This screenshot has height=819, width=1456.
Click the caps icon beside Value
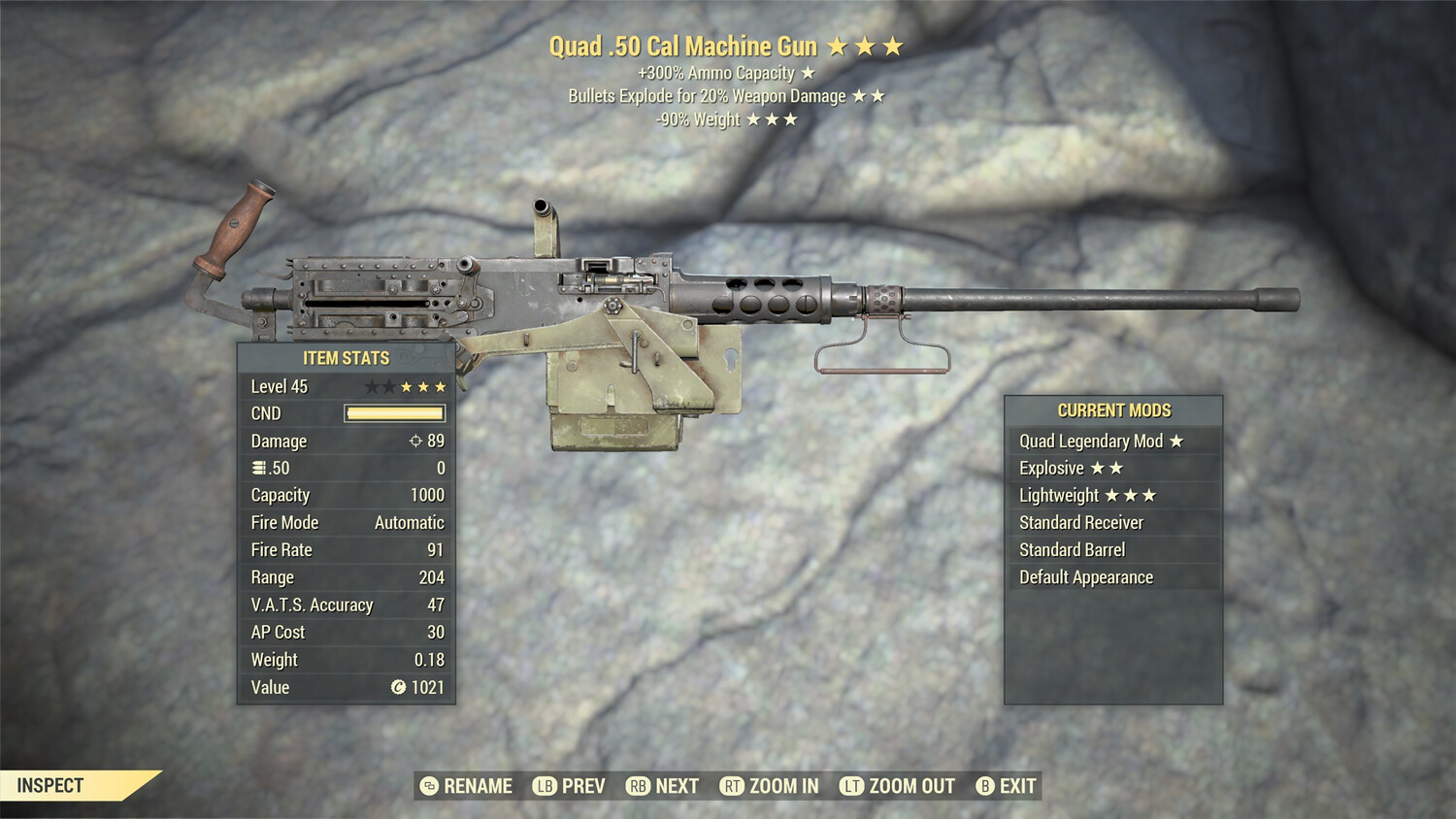(401, 688)
